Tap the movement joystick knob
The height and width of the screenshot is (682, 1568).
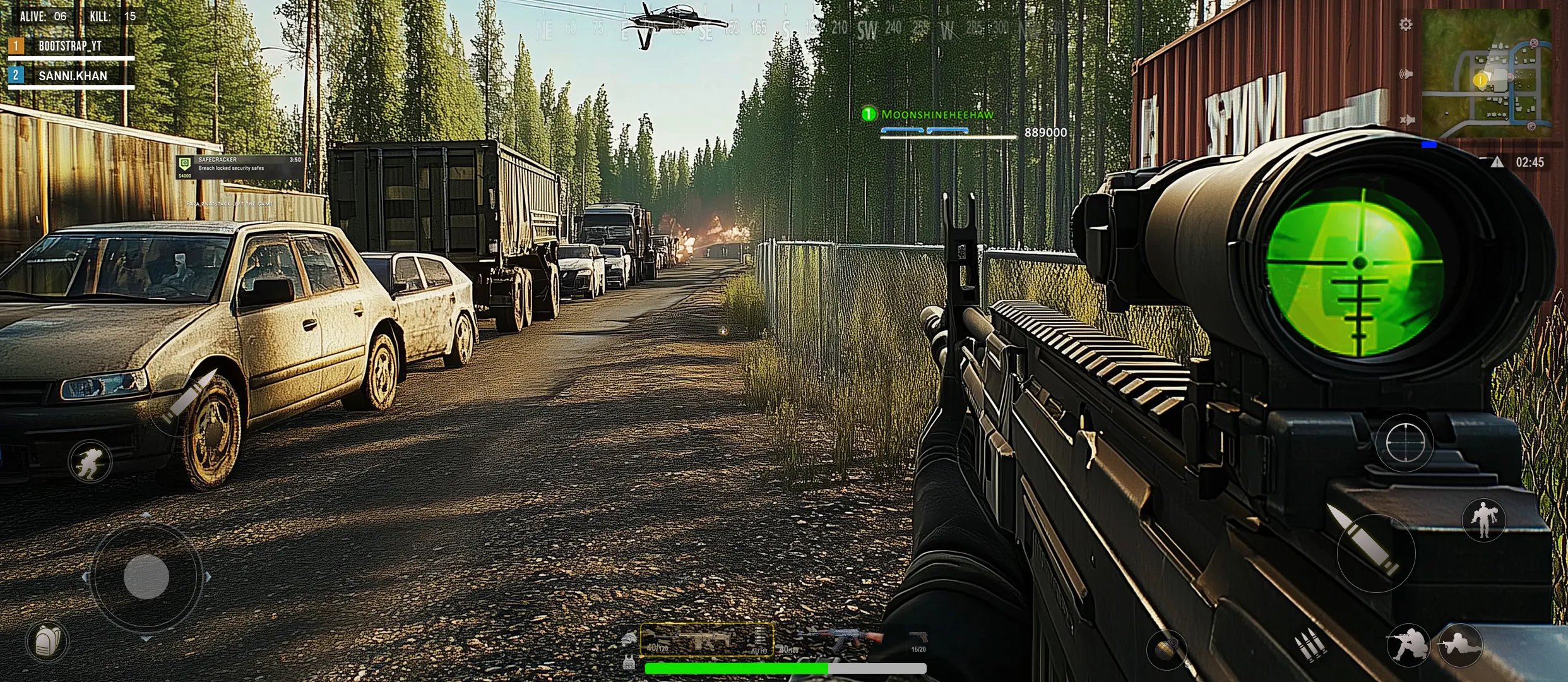(x=146, y=577)
